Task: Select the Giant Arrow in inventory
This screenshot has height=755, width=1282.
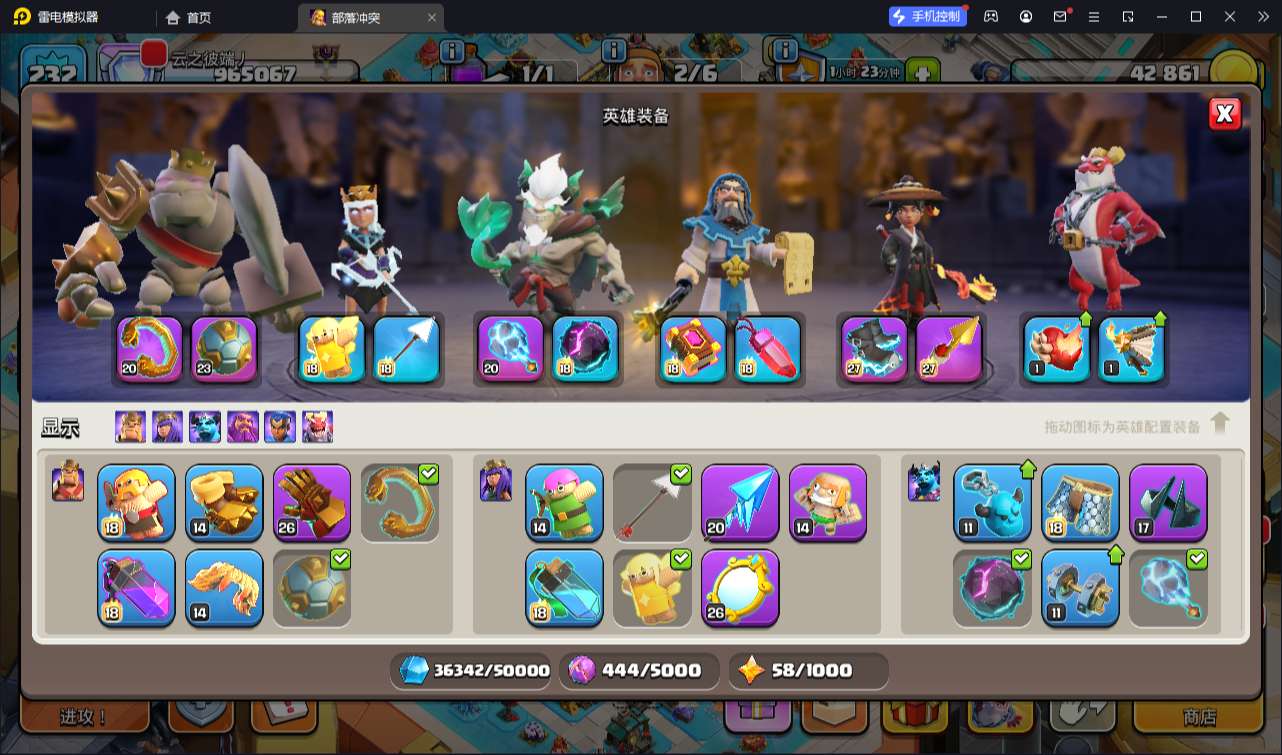Action: point(652,502)
